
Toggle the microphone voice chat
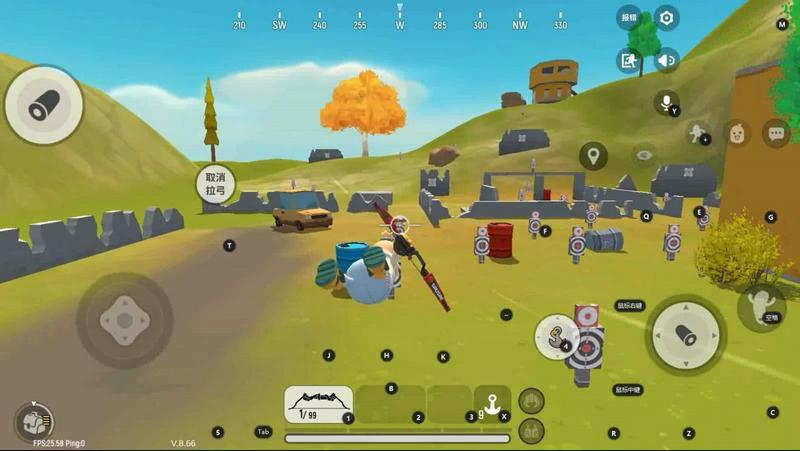click(666, 102)
